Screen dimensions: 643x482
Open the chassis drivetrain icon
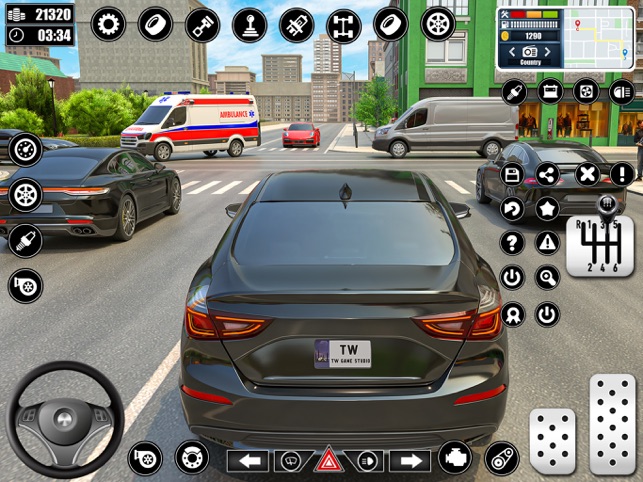point(344,24)
